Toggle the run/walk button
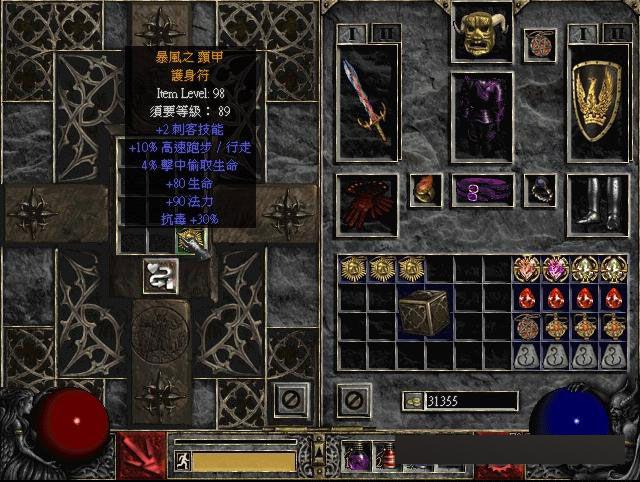 point(182,461)
